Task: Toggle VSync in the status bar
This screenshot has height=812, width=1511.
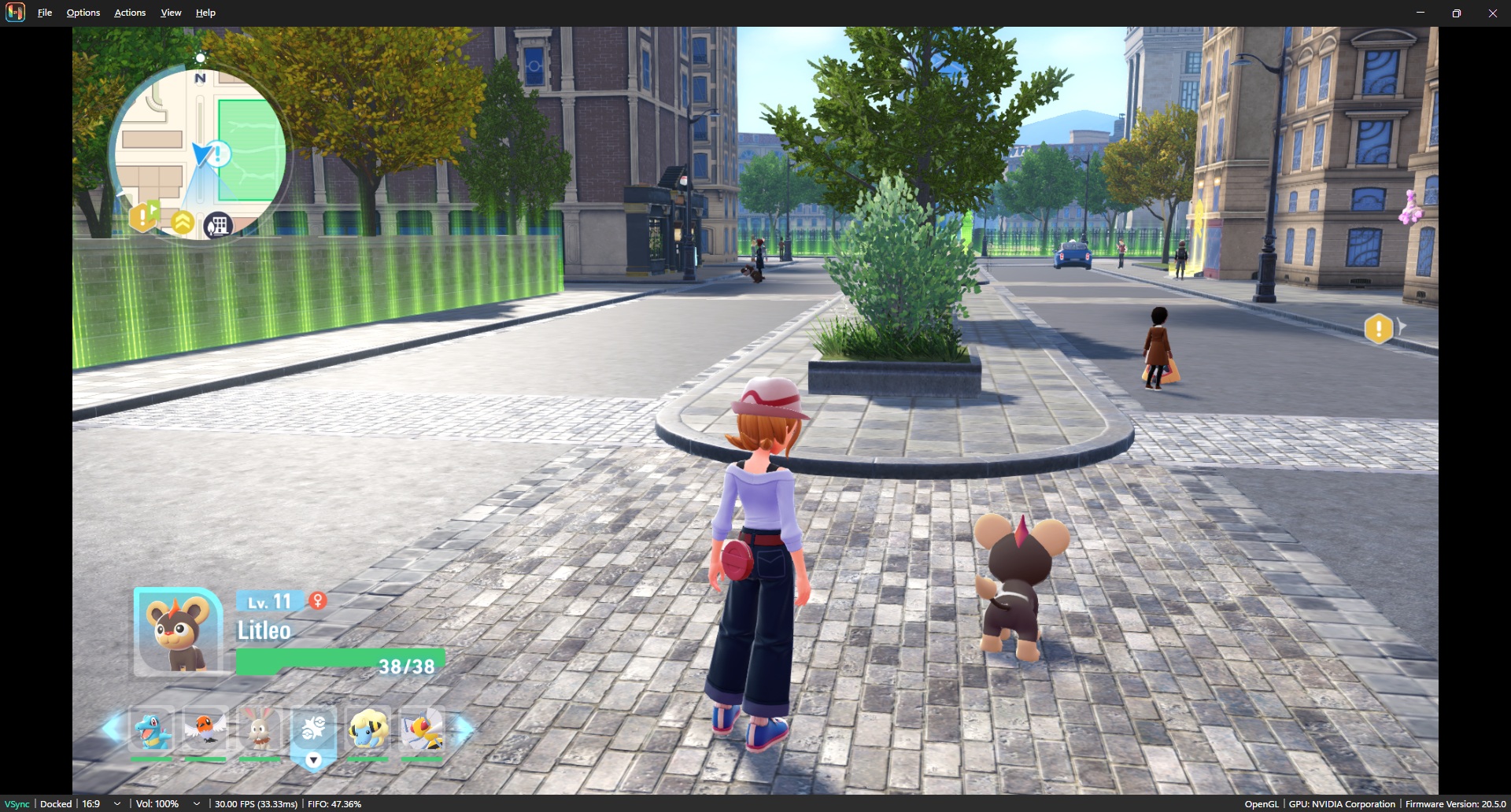Action: coord(17,804)
